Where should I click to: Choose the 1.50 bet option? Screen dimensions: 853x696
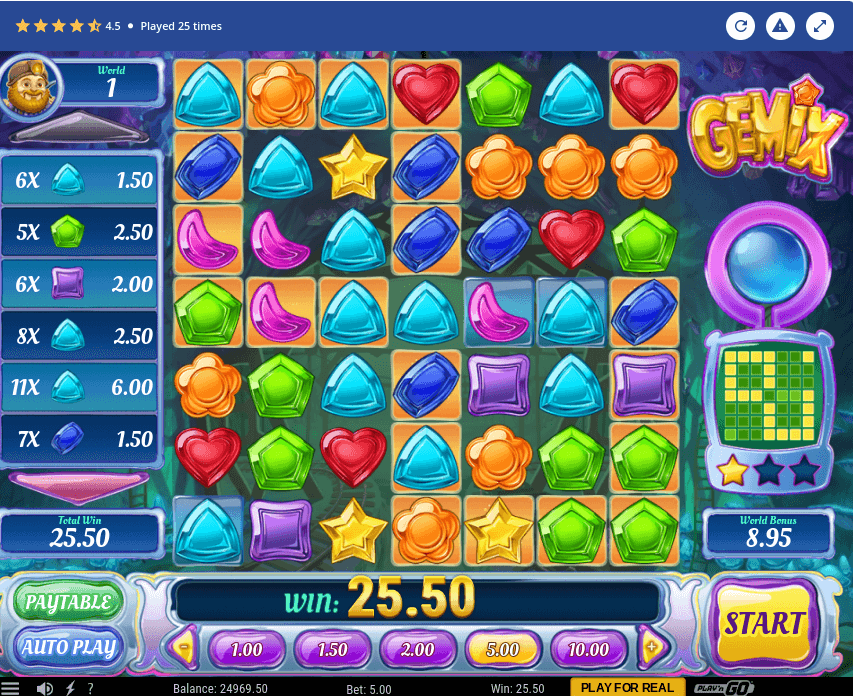pyautogui.click(x=332, y=649)
